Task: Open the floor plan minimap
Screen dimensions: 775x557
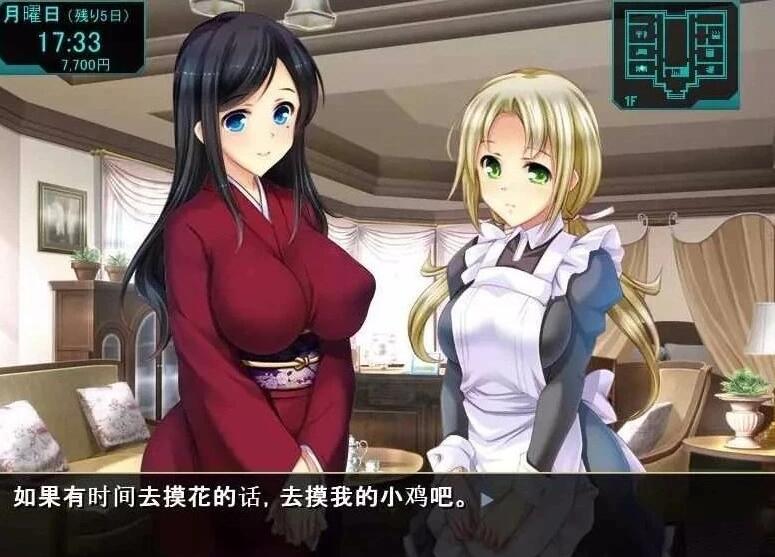Action: (676, 52)
